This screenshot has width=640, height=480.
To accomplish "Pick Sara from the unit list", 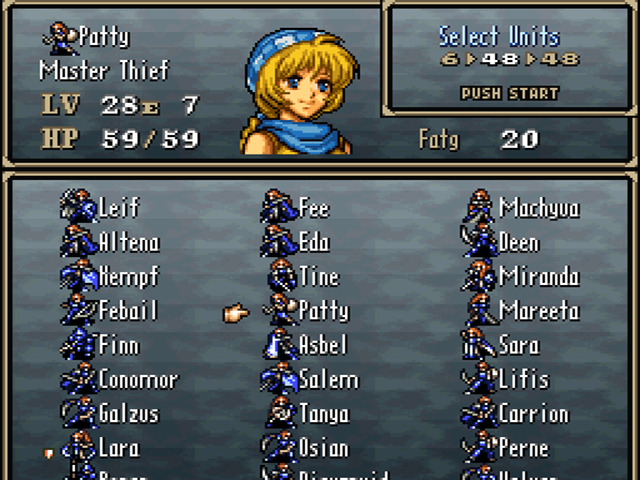I will [518, 346].
